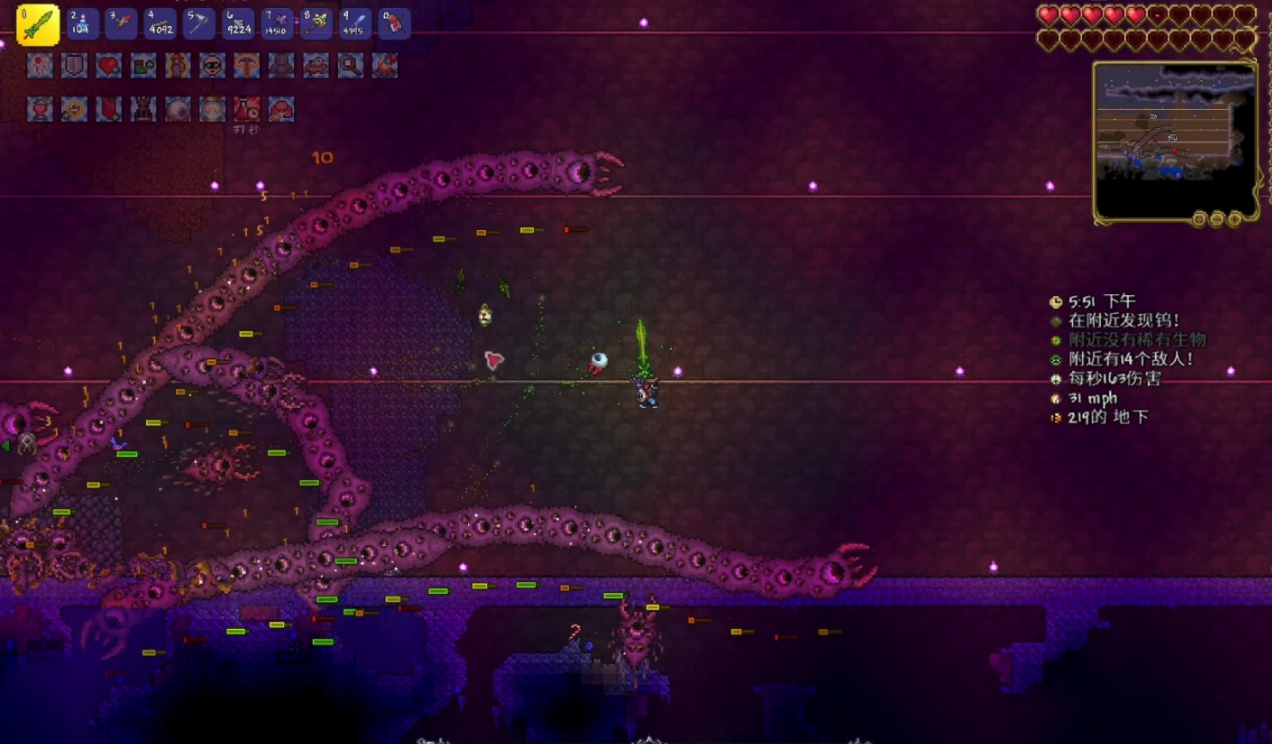Screen dimensions: 1272x744
Task: Select the hotbar stack of 14510
Action: [277, 23]
